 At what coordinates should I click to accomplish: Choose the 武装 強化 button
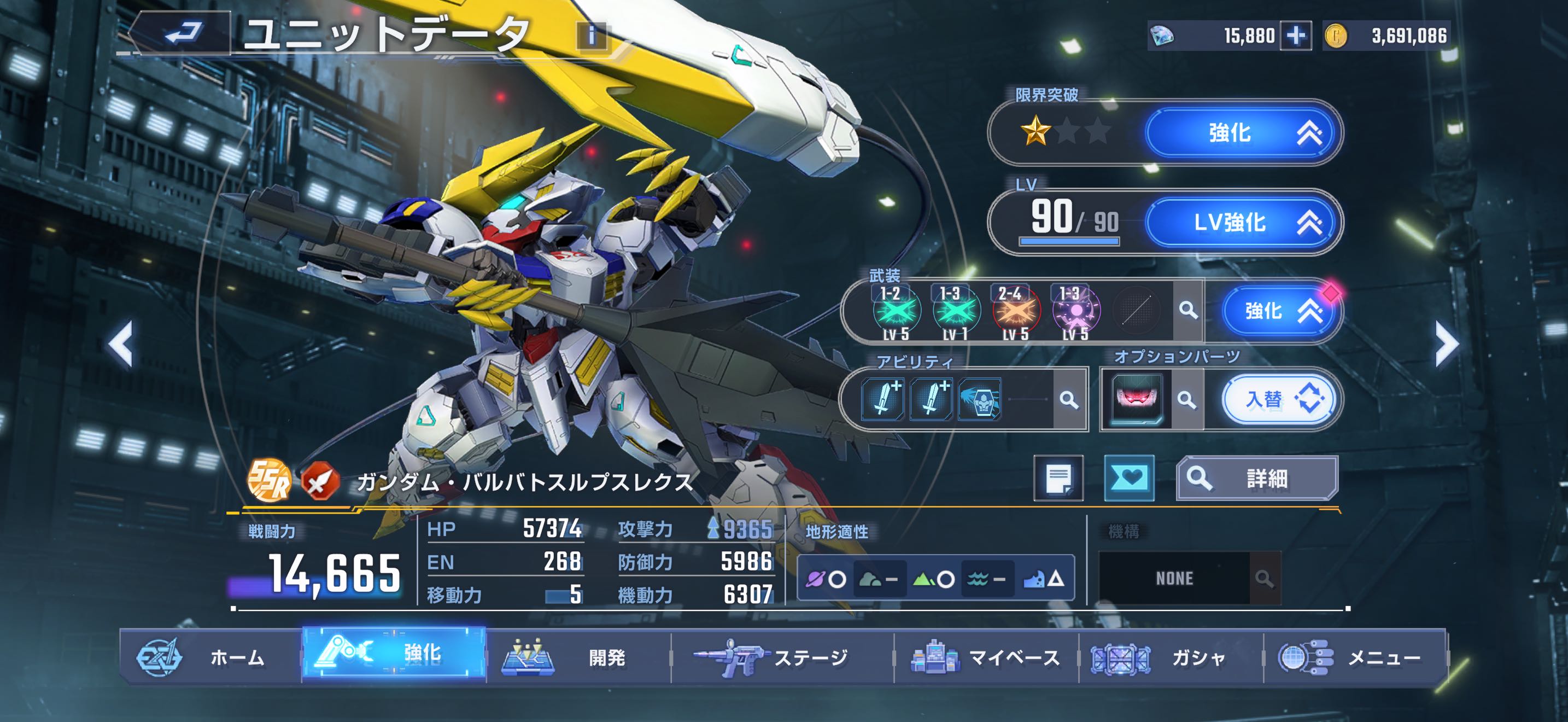pyautogui.click(x=1278, y=311)
